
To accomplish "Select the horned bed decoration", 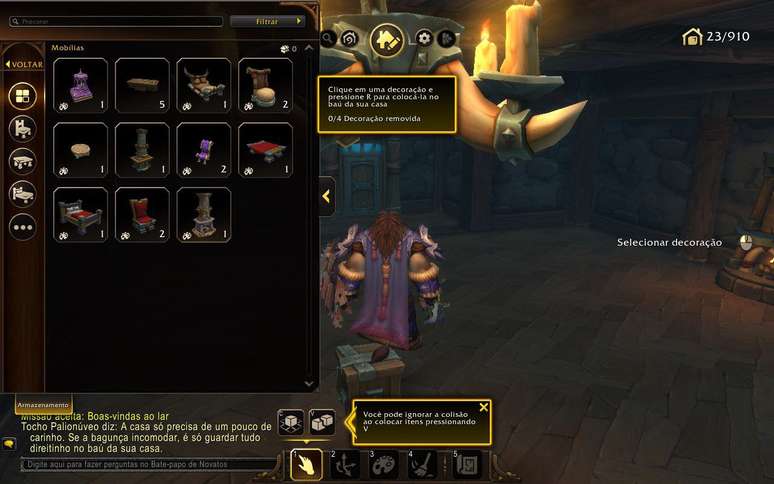I will 204,85.
